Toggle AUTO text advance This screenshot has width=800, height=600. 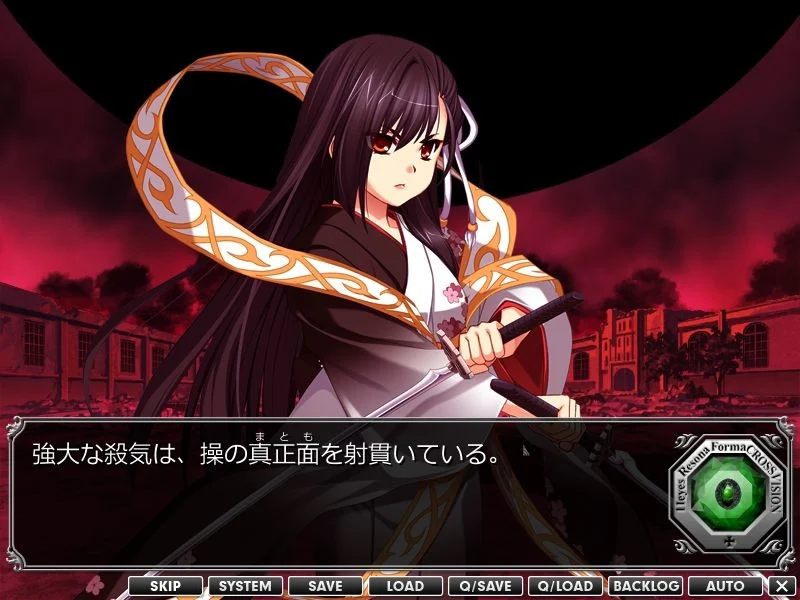click(x=725, y=586)
